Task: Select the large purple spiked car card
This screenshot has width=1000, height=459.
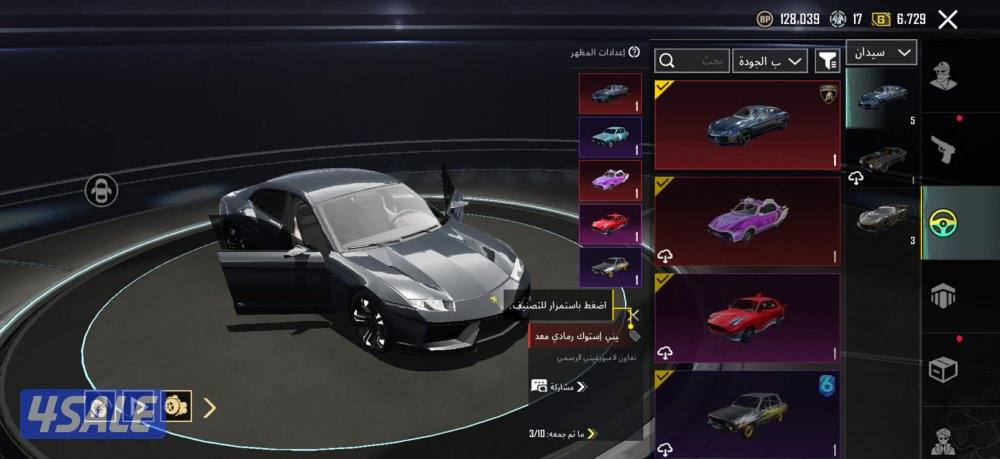Action: tap(747, 221)
